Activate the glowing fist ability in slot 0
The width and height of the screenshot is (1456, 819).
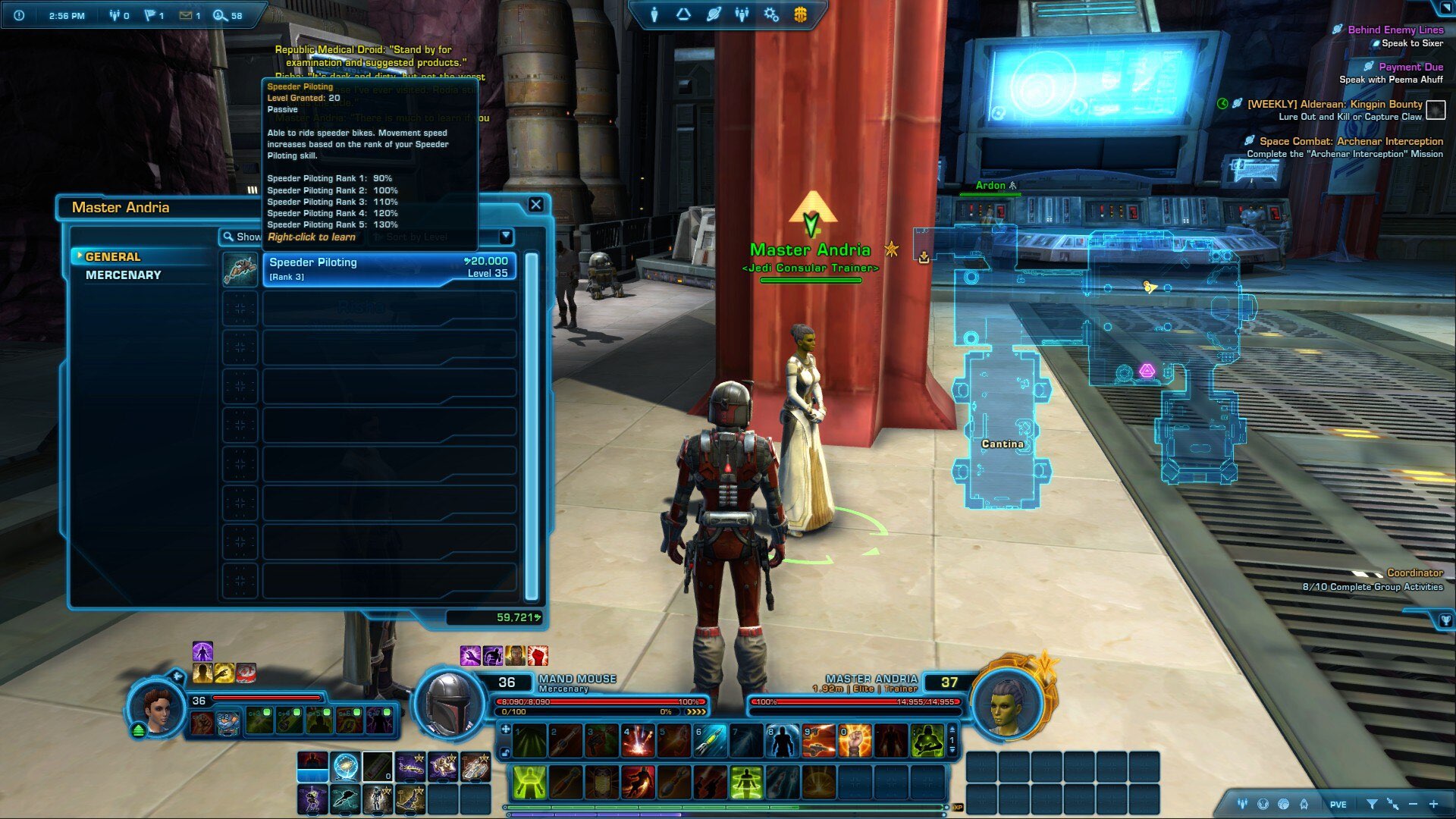pos(855,742)
